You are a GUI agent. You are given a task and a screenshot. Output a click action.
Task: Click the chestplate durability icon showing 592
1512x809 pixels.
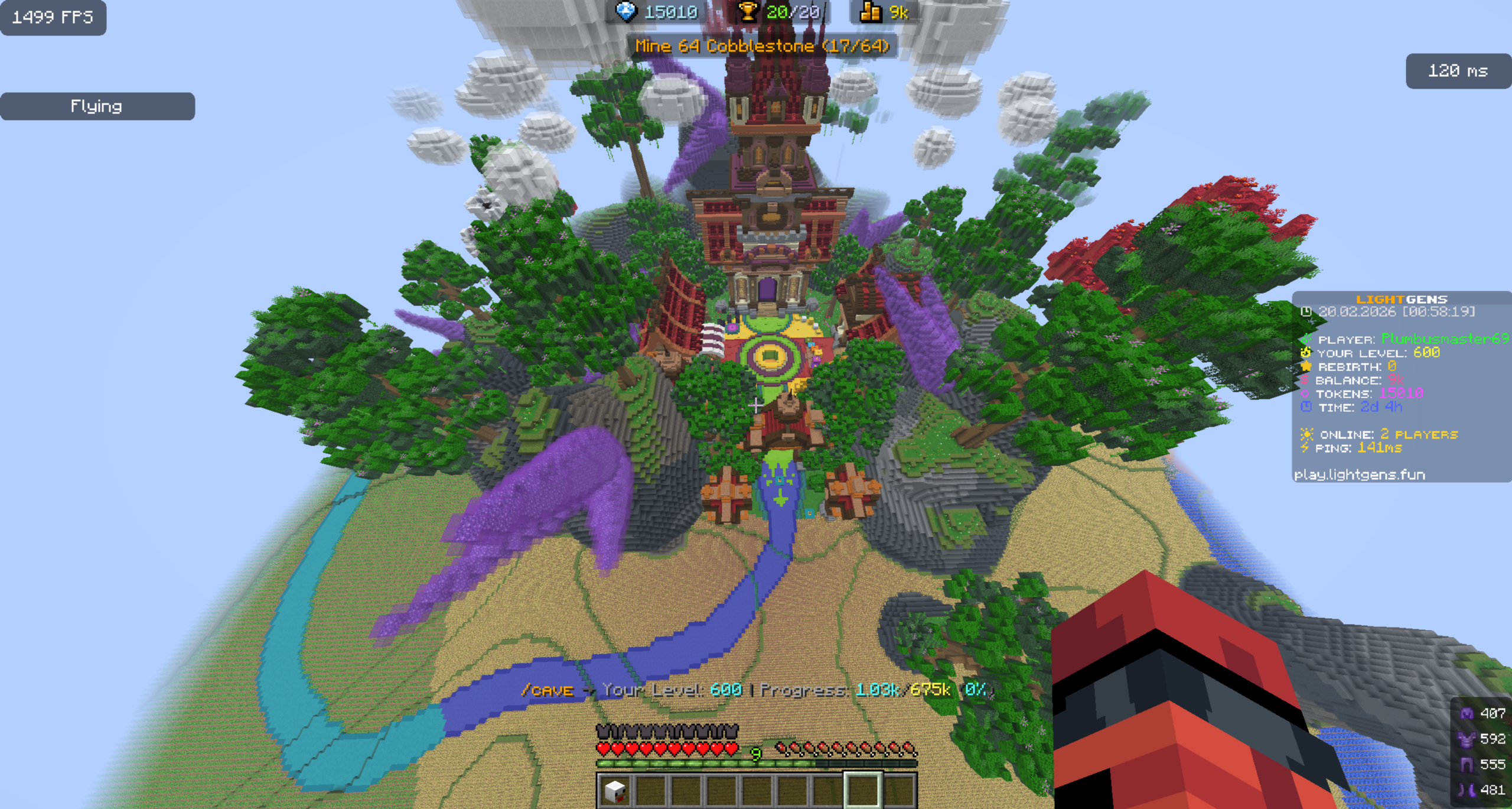[1467, 740]
